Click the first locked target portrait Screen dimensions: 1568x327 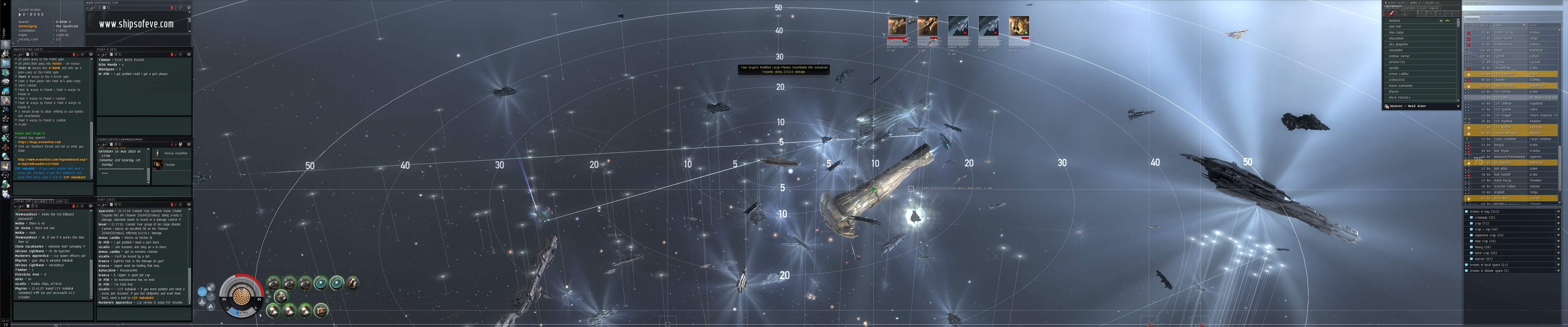pos(896,26)
